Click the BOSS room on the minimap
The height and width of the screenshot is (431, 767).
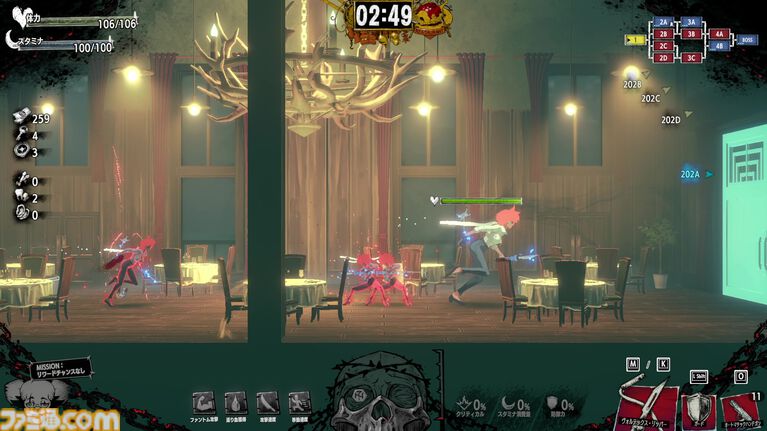(x=747, y=40)
